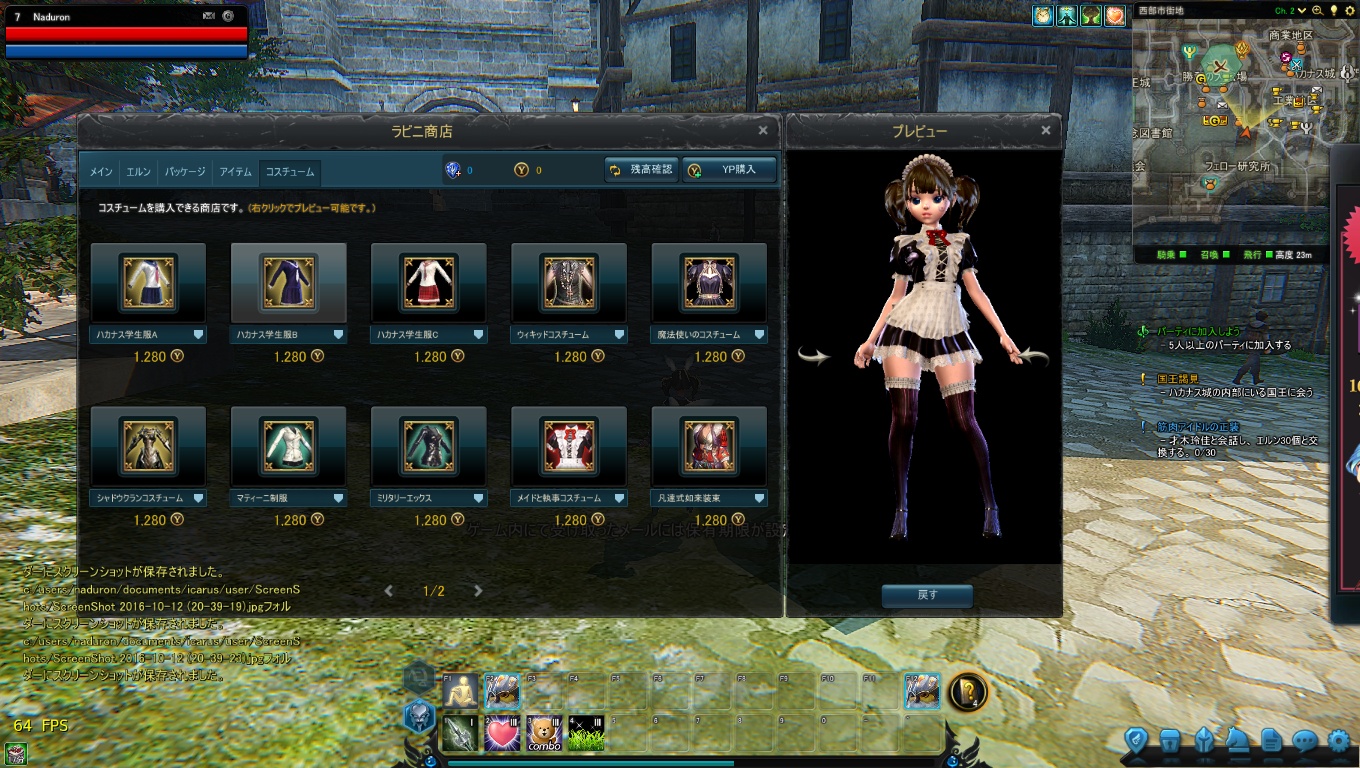Choose the ウィキッドコスチューム item
Viewport: 1360px width, 768px height.
[568, 284]
